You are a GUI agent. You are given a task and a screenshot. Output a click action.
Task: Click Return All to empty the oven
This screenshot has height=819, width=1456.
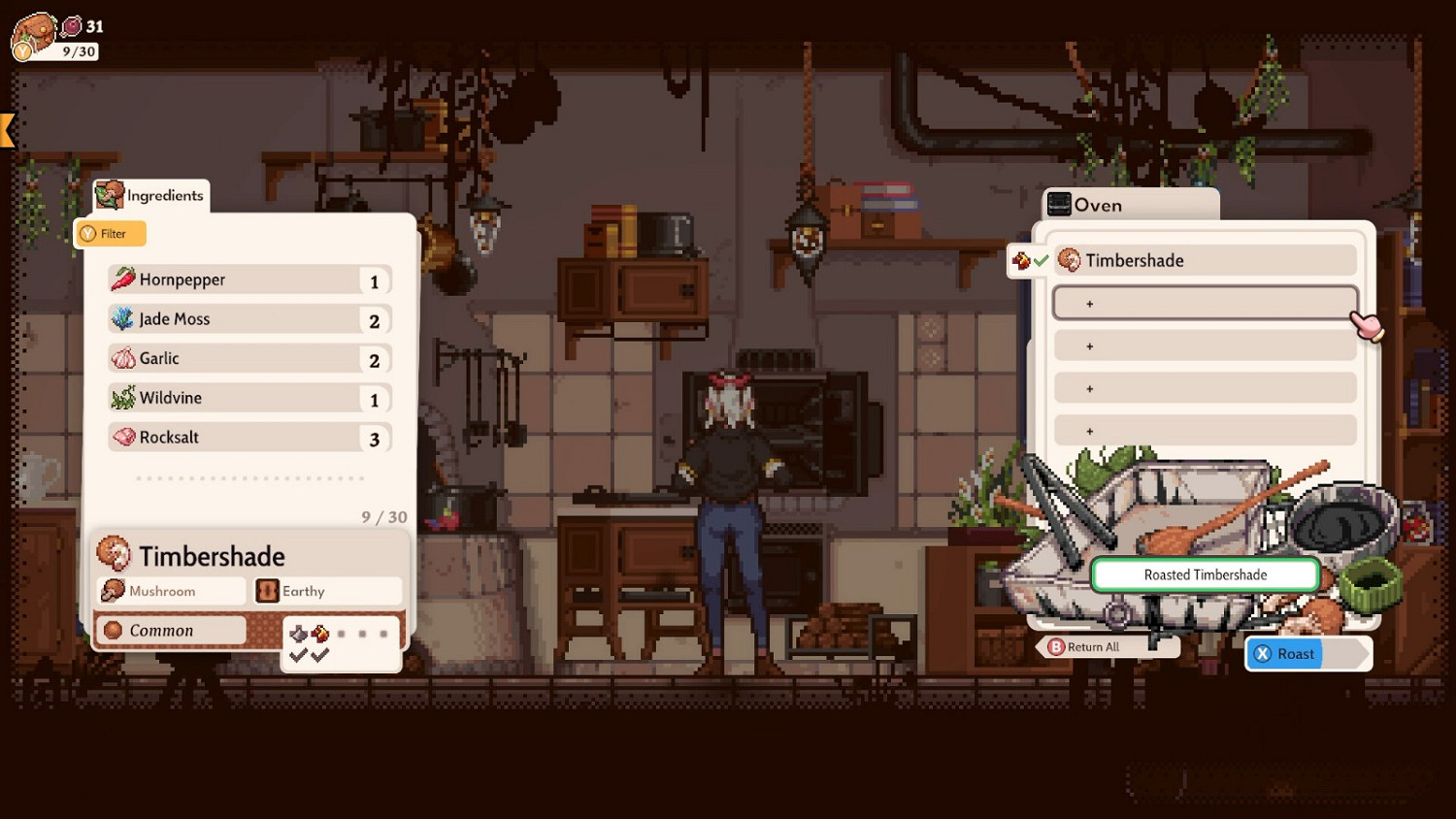tap(1092, 646)
